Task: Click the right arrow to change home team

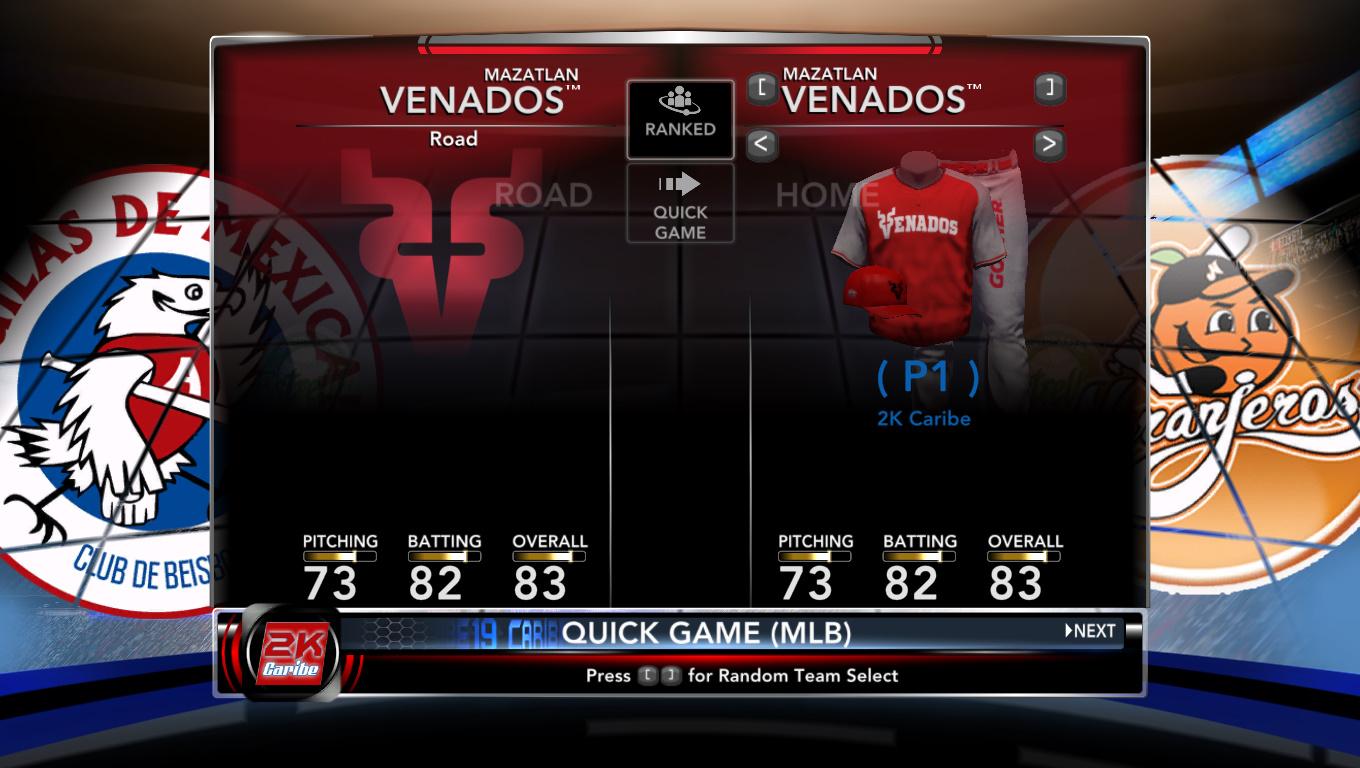Action: coord(1048,144)
